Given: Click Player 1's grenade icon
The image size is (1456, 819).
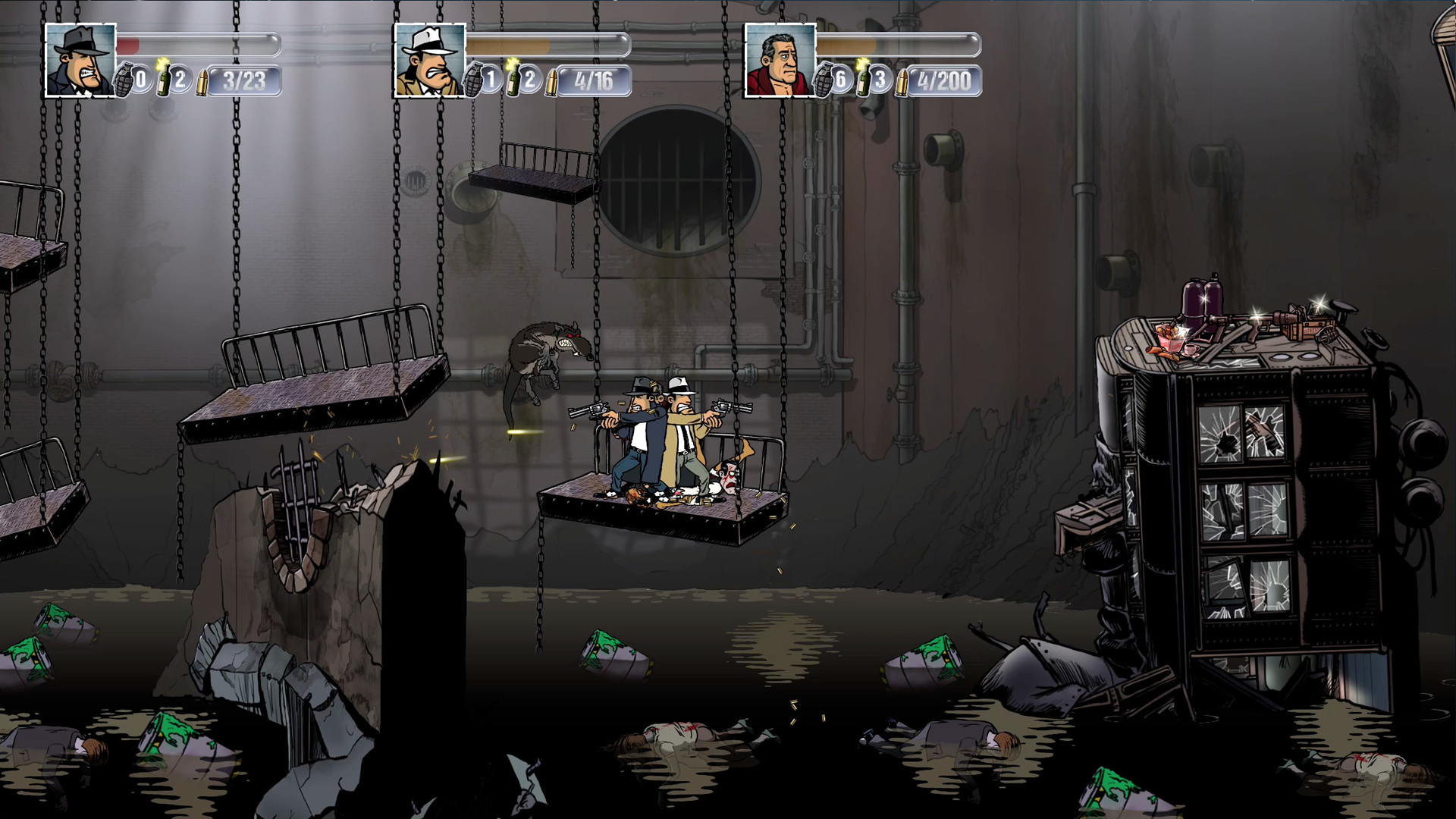Looking at the screenshot, I should click(124, 80).
